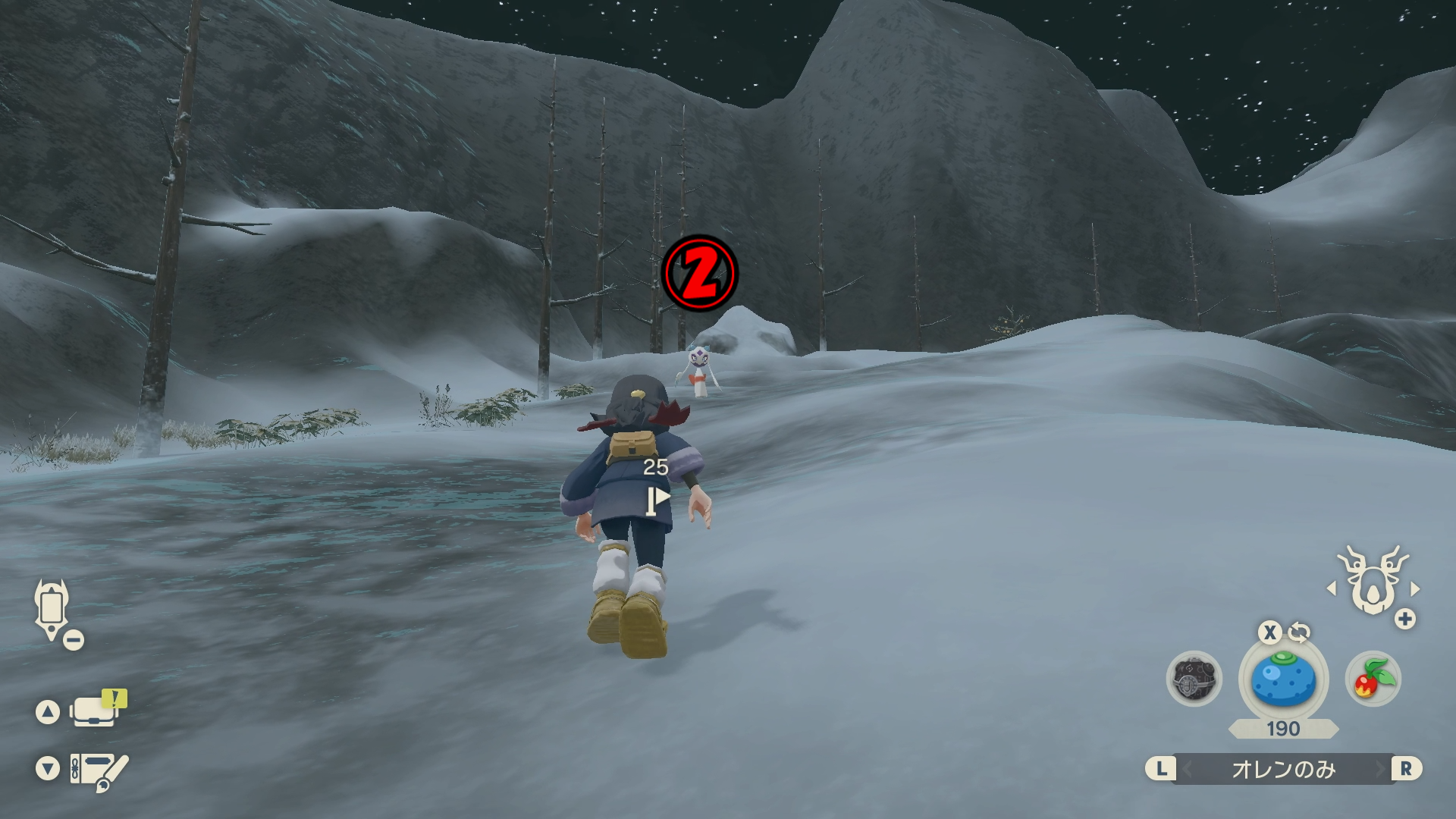
Task: Switch to the previous ride Pokémon arrow
Action: (x=1332, y=588)
